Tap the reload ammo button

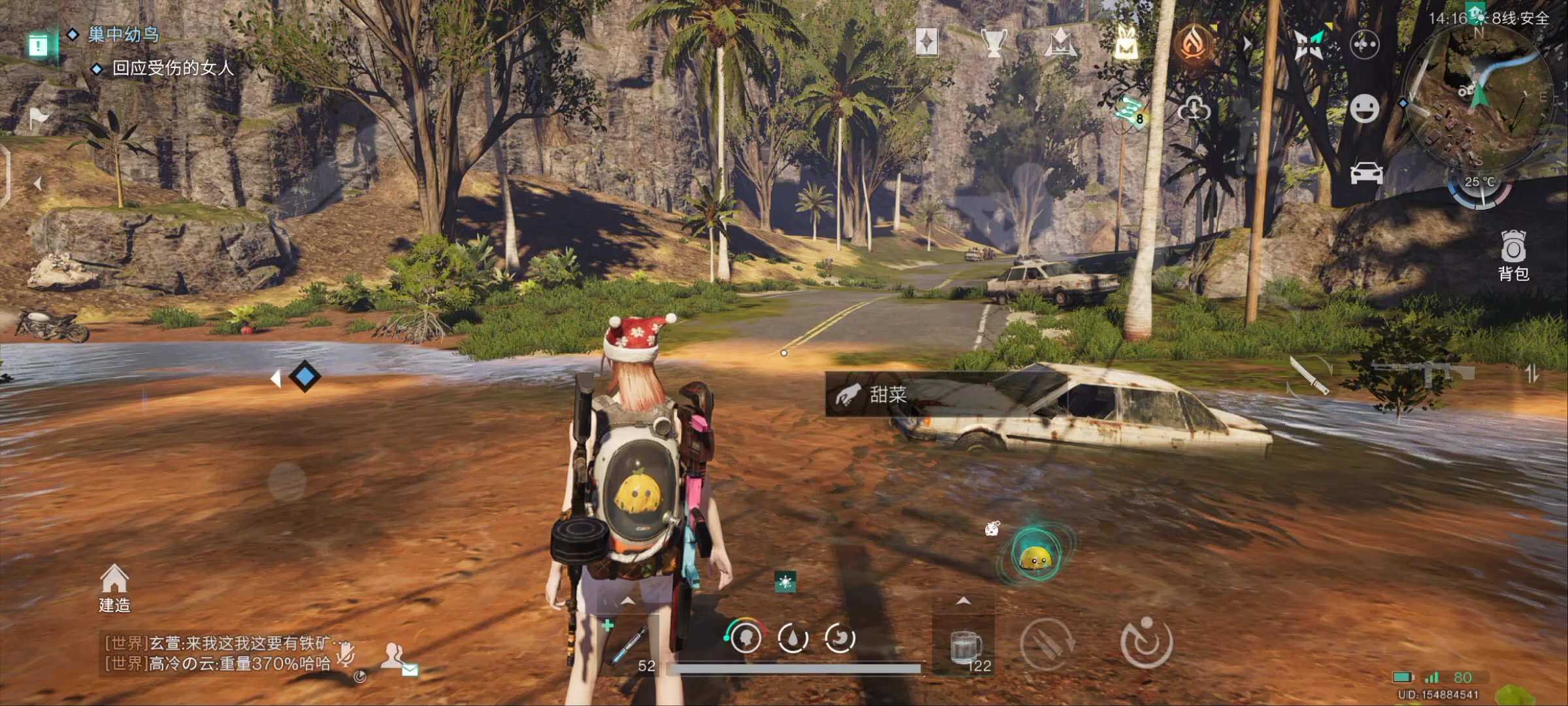coord(1047,643)
